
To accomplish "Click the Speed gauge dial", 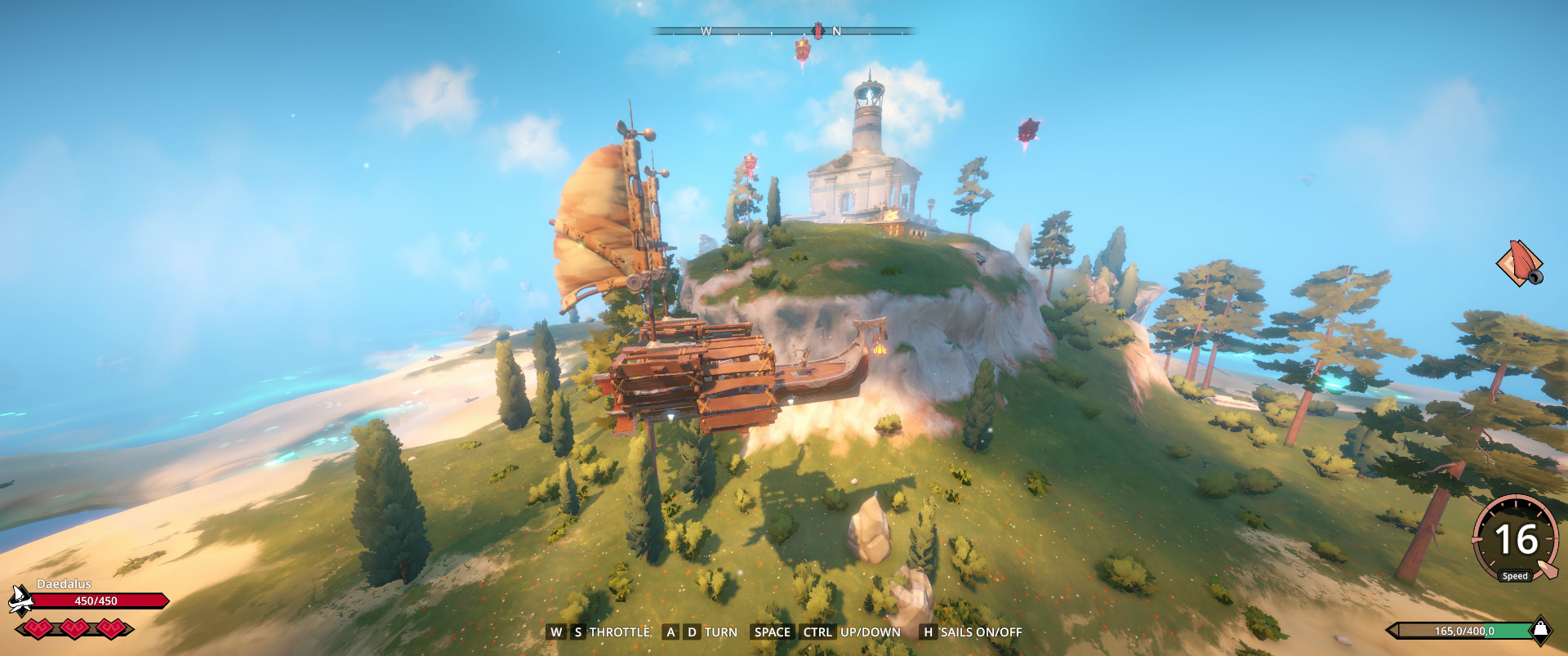I will (x=1516, y=539).
